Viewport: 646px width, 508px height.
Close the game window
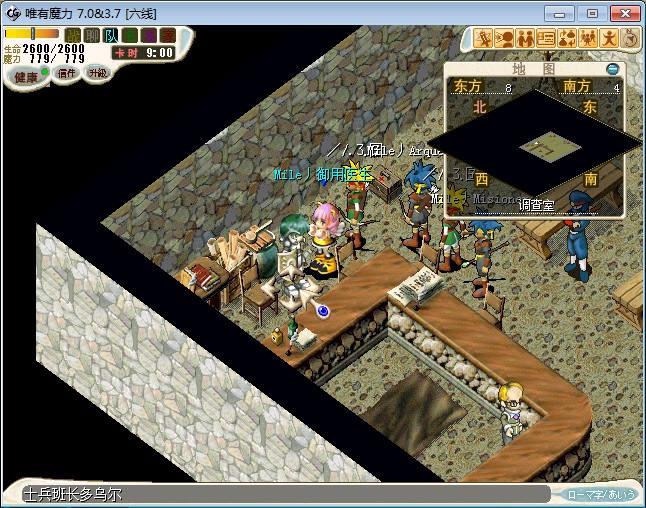point(621,12)
